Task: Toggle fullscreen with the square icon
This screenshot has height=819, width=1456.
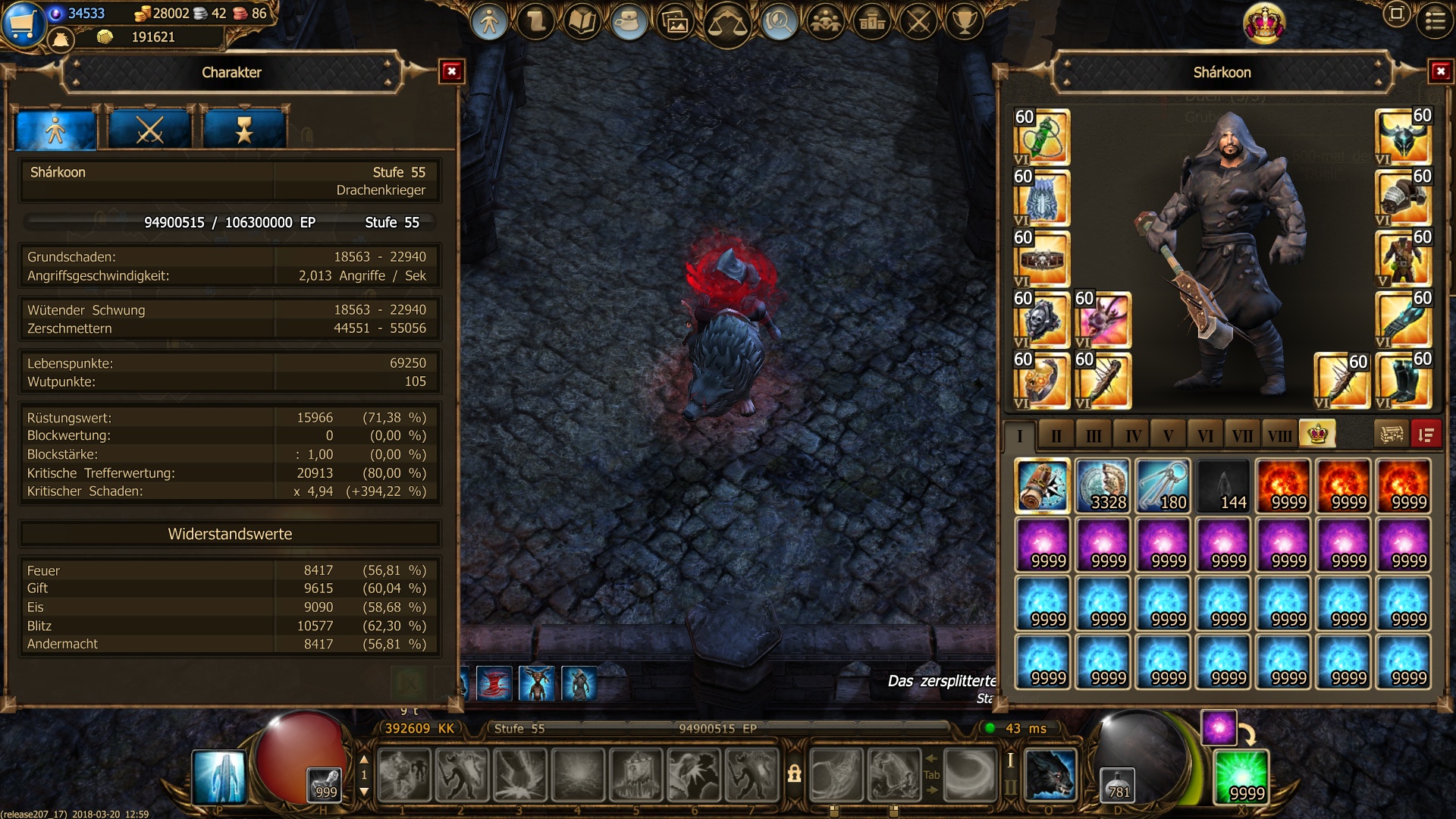Action: (x=1396, y=14)
